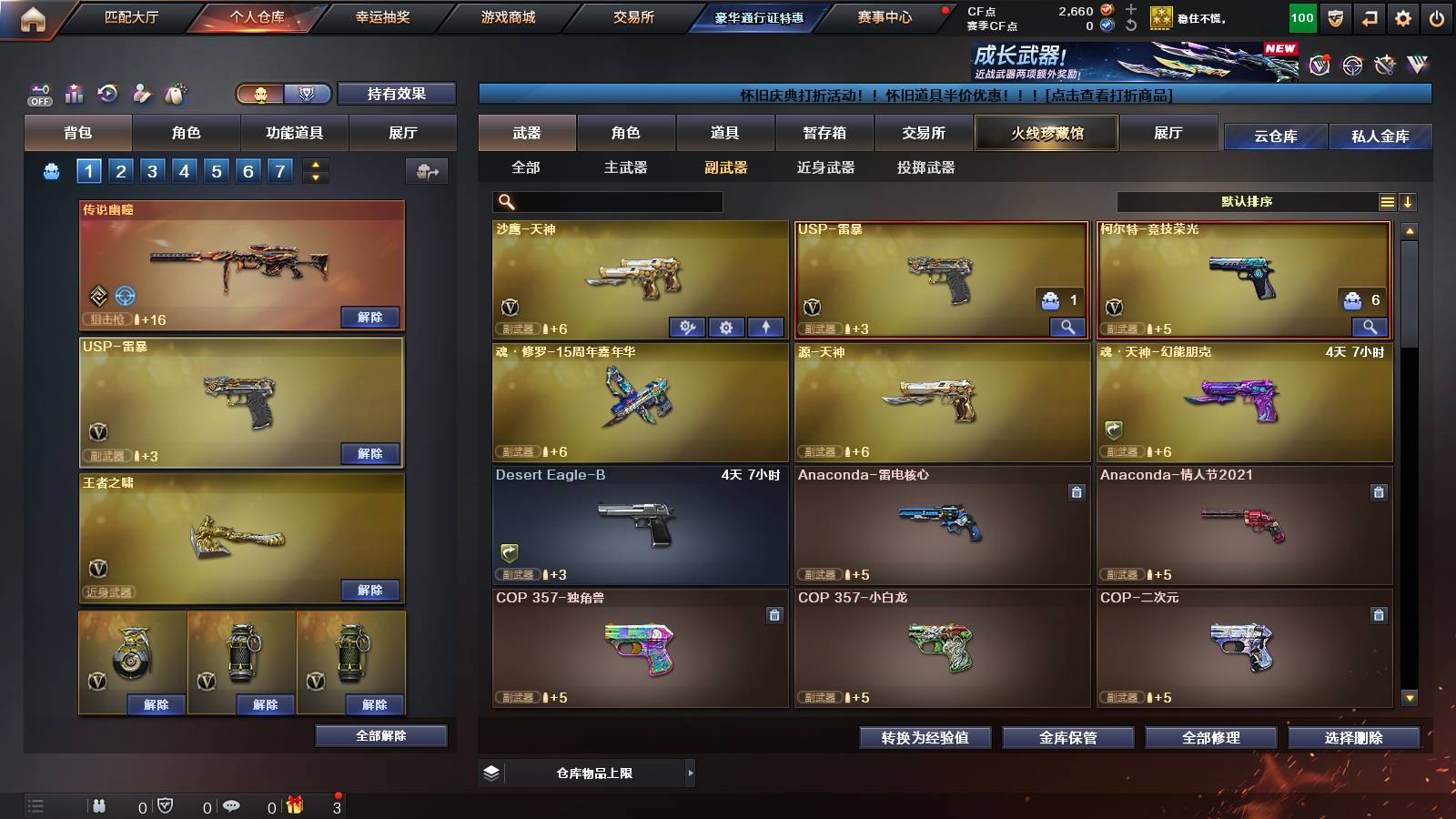Switch the character/trophy toggle to trophy side
The image size is (1456, 819).
pos(308,94)
